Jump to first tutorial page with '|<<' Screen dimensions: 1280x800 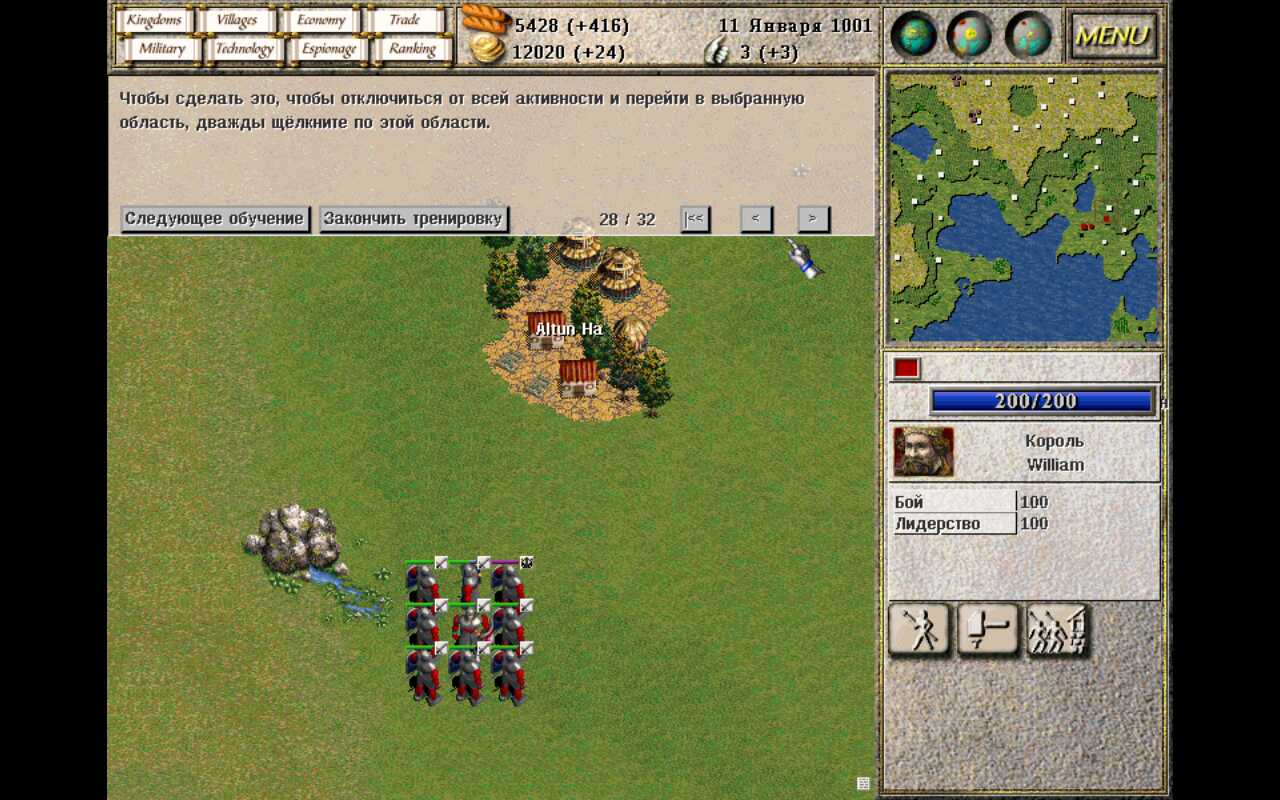tap(695, 219)
